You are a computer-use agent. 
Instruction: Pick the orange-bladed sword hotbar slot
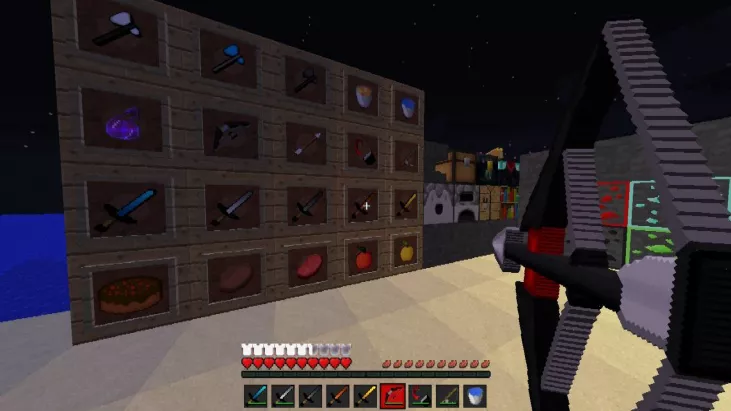point(337,396)
